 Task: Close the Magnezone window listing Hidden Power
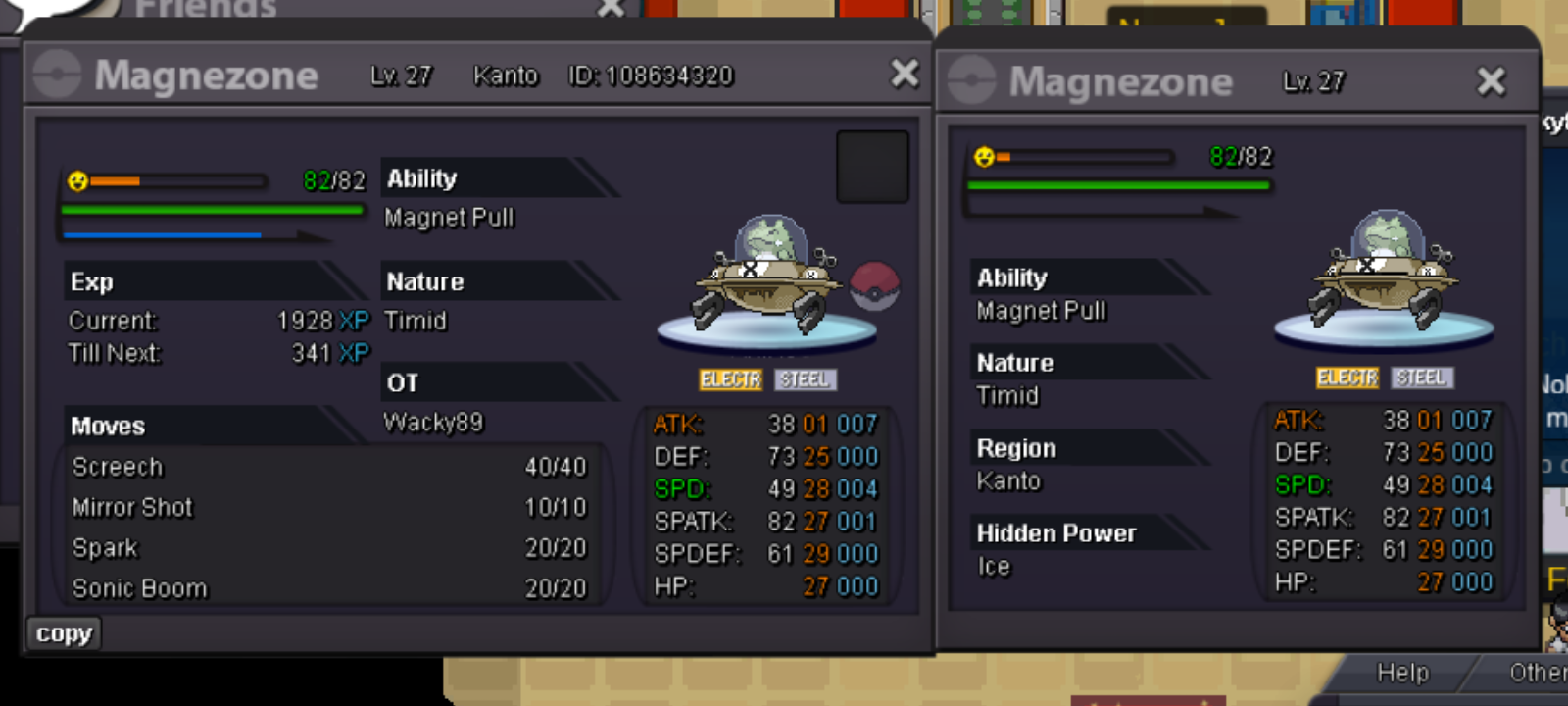1491,80
